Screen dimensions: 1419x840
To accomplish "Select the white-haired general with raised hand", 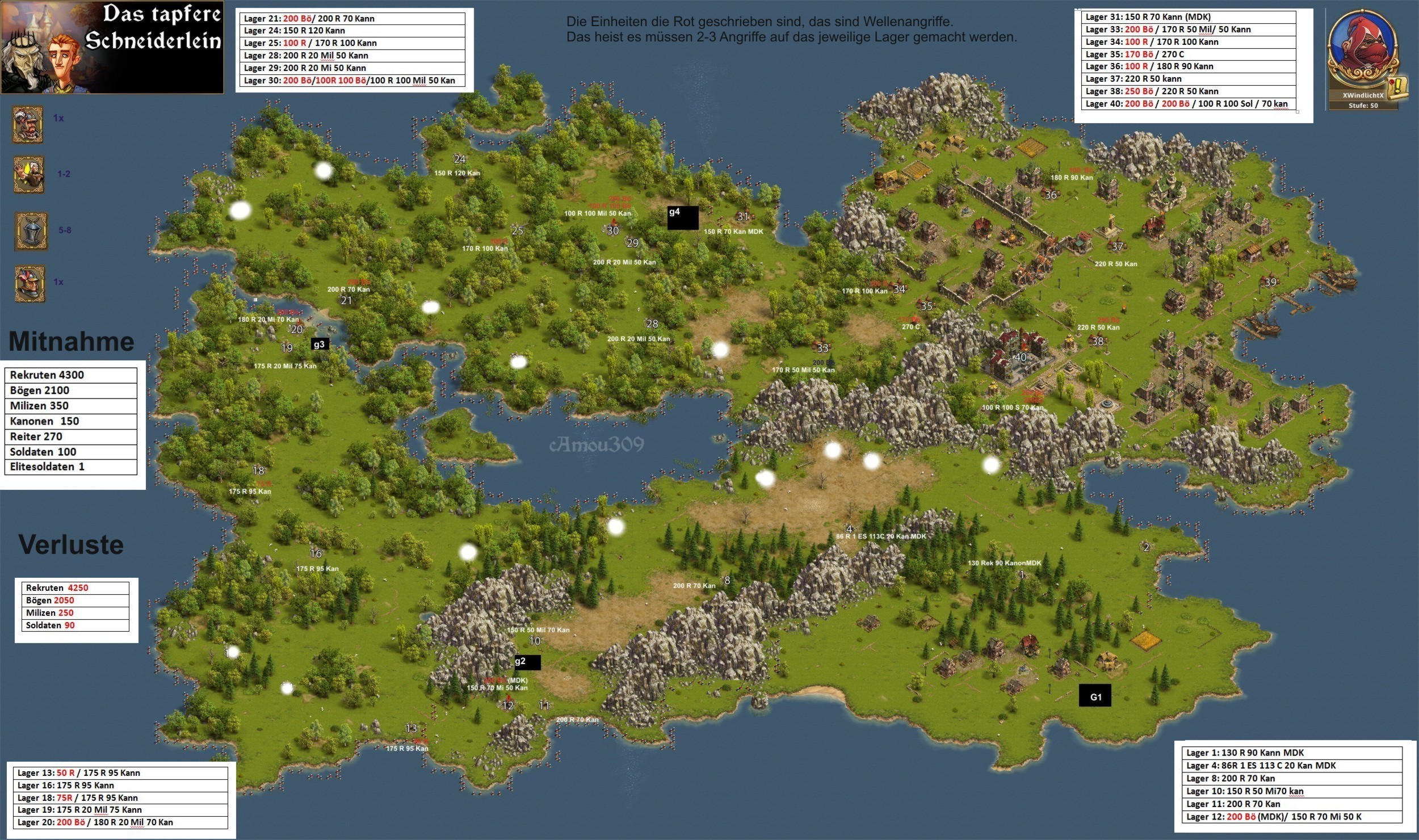I will pos(29,175).
